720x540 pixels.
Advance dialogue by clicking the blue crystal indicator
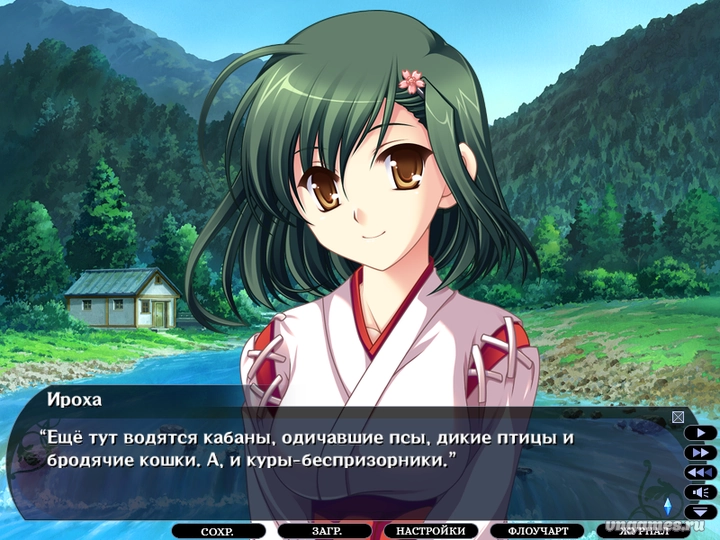click(x=668, y=504)
